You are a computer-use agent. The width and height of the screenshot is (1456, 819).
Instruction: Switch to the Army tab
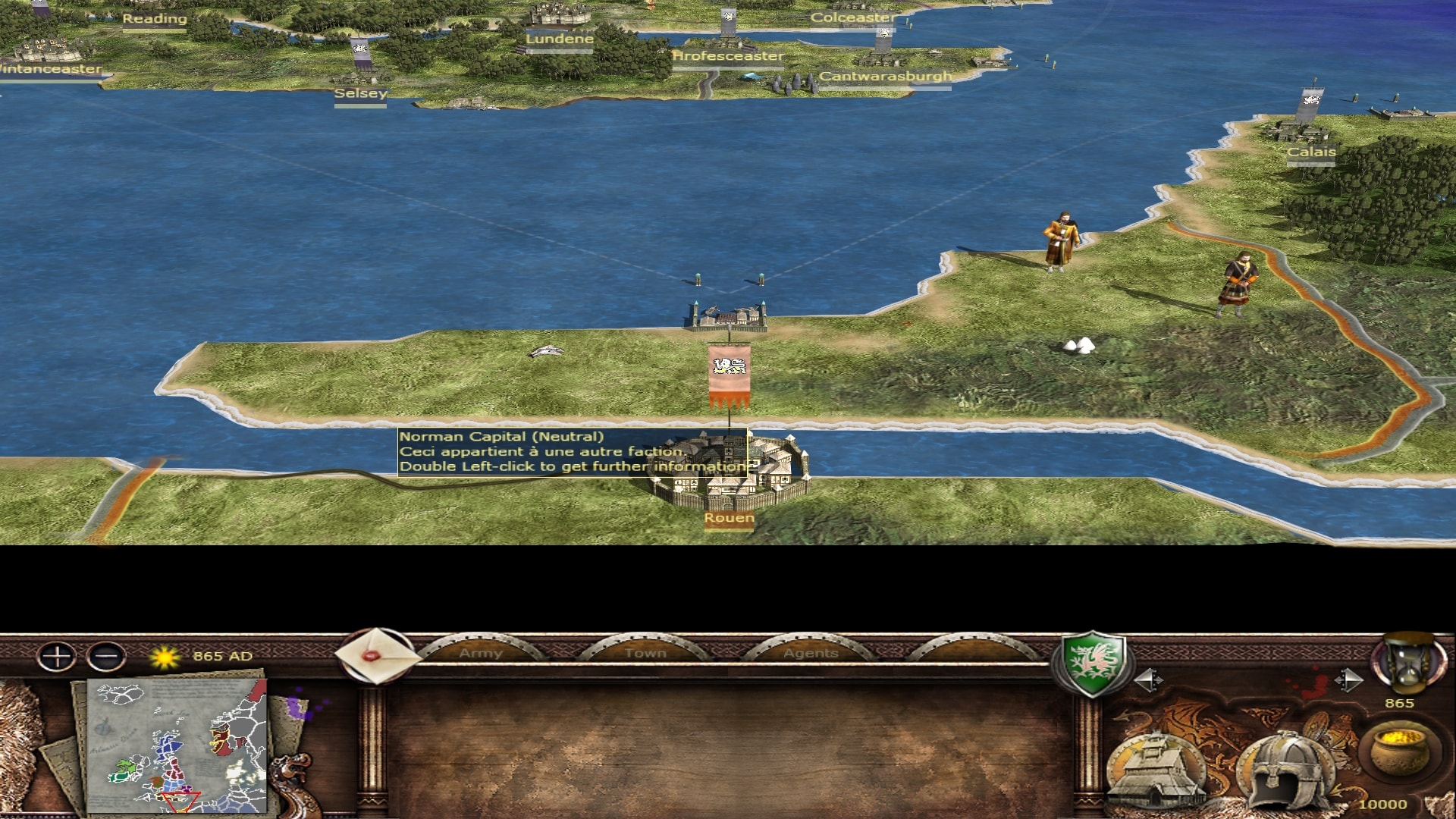pyautogui.click(x=481, y=652)
